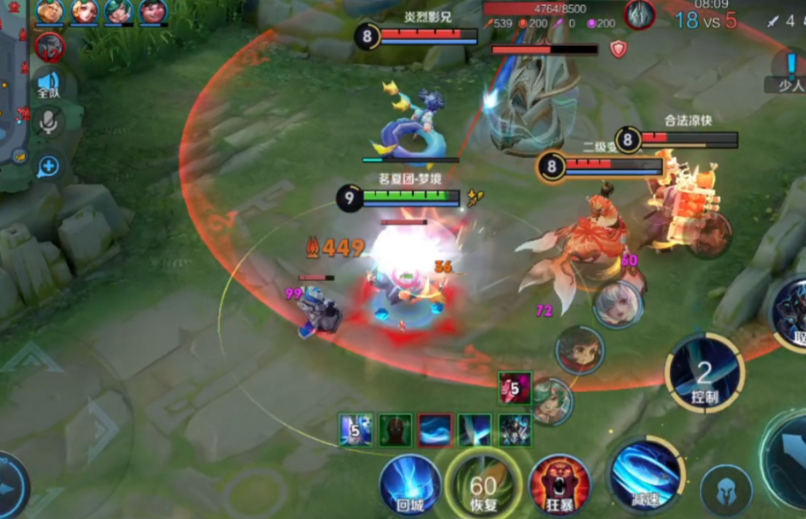Target the dark-haired red enemy hero portrait

[x=580, y=350]
